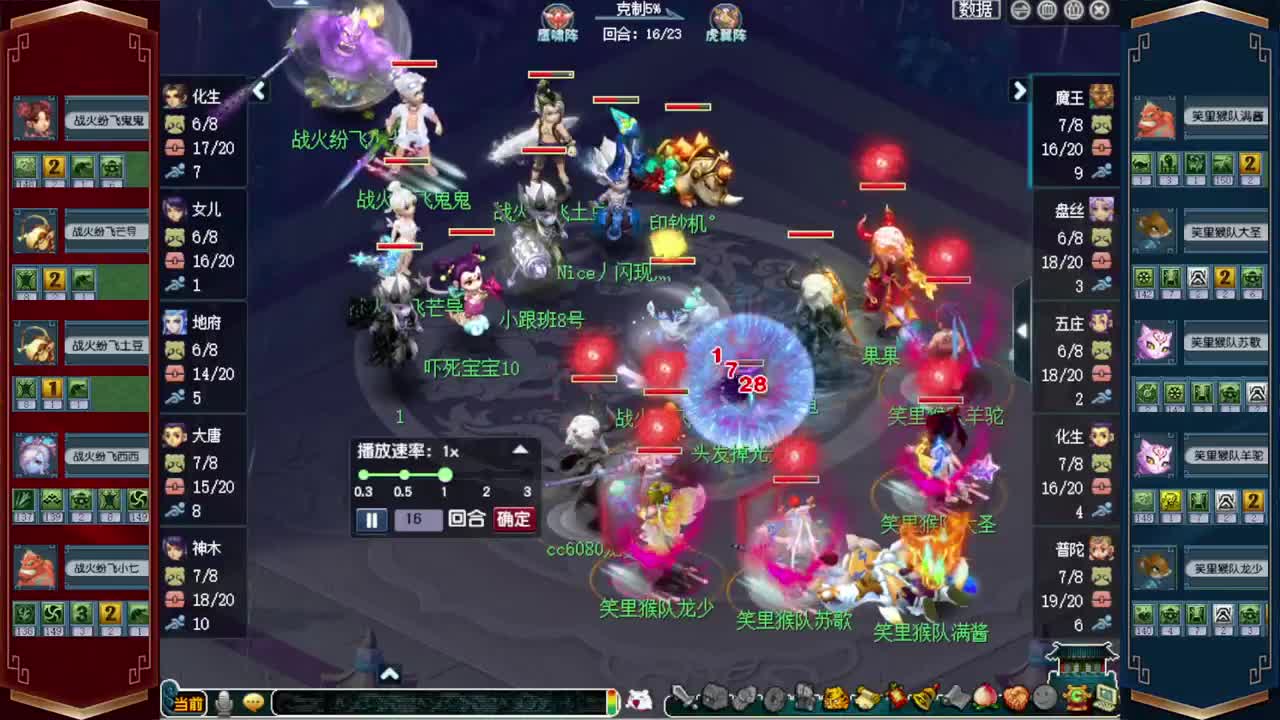Image resolution: width=1280 pixels, height=720 pixels.
Task: Pause the battle playback
Action: coord(371,520)
